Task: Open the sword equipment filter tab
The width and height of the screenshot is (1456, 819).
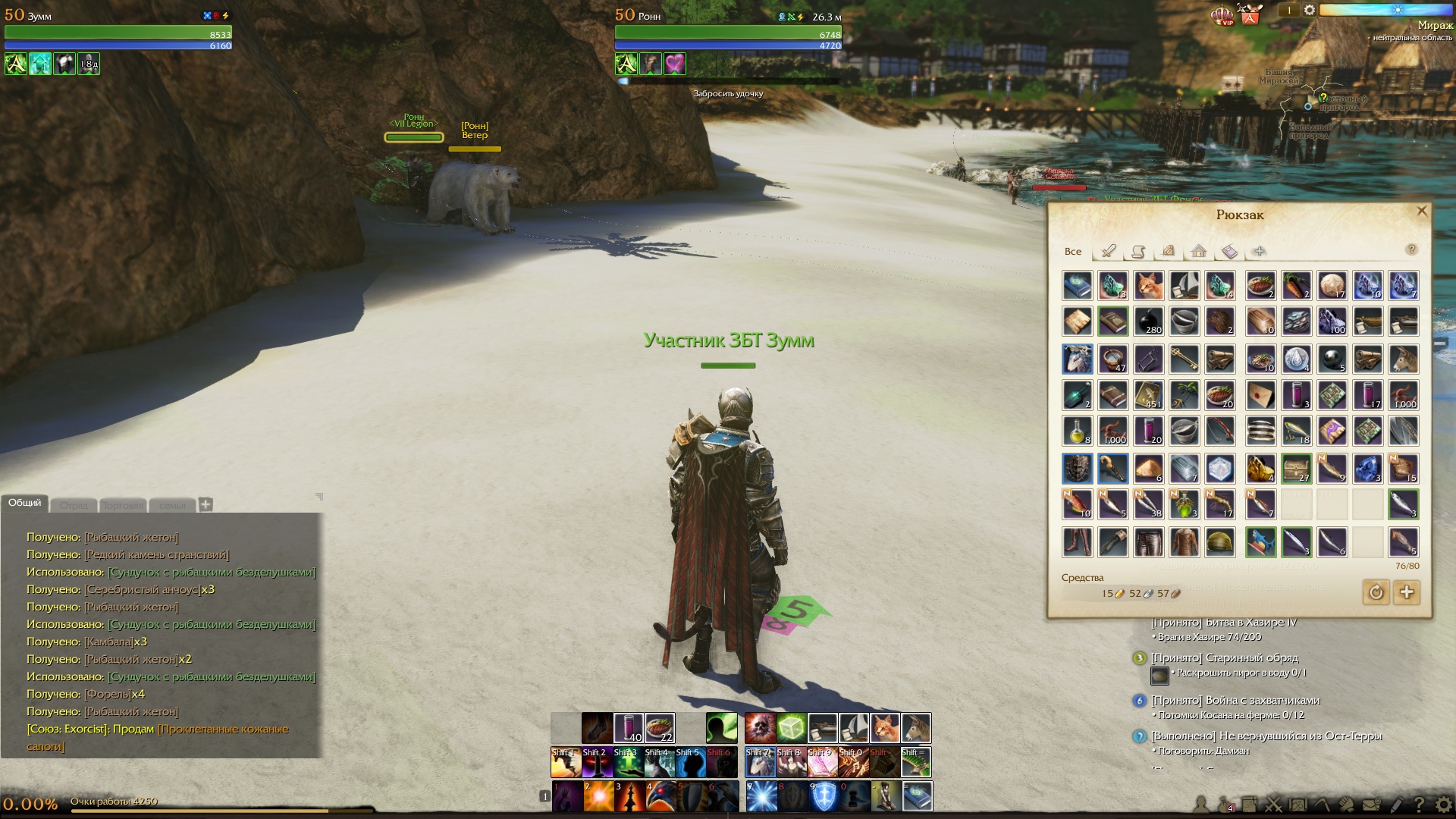Action: coord(1108,251)
